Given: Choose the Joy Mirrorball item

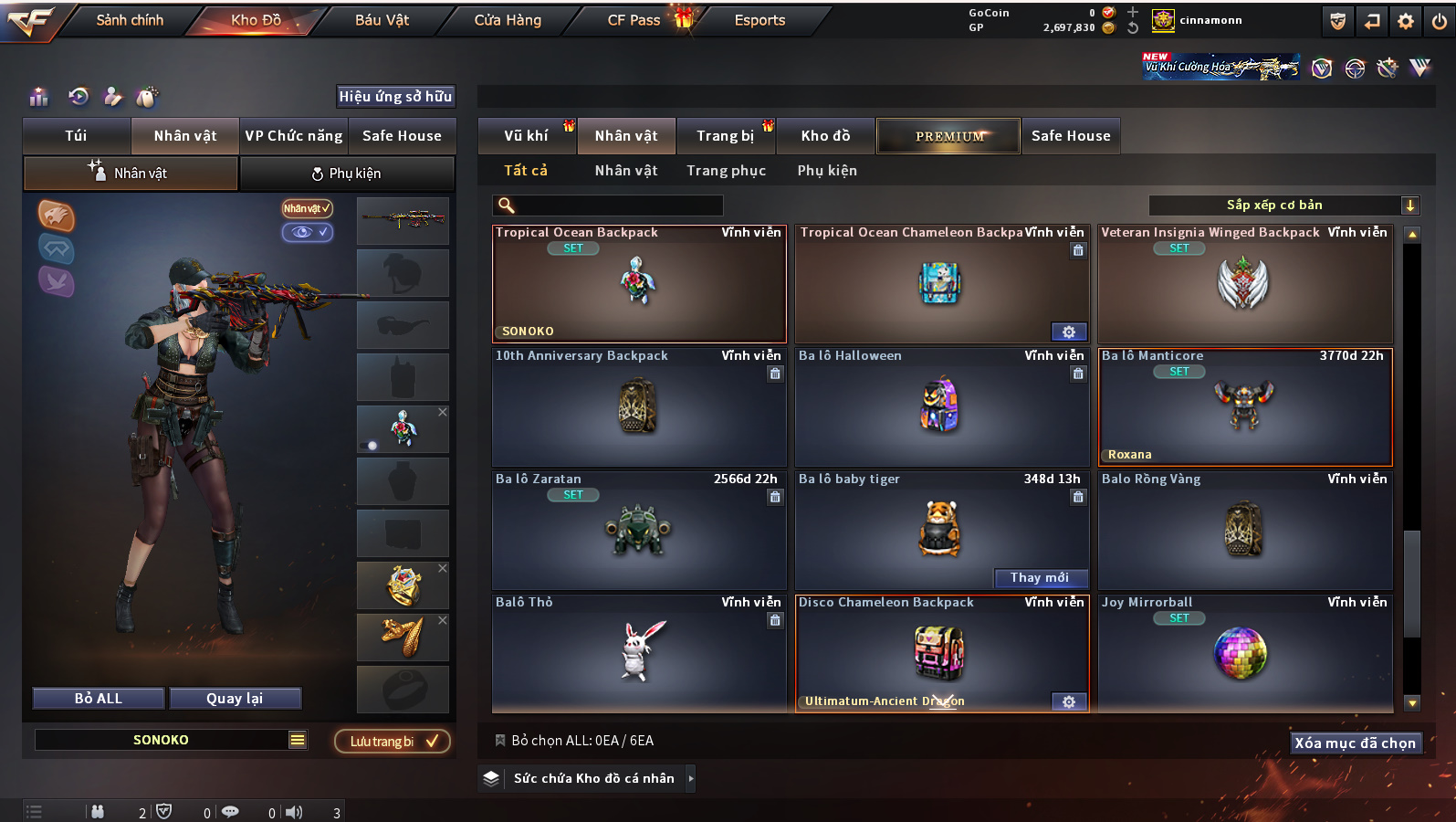Looking at the screenshot, I should tap(1244, 653).
